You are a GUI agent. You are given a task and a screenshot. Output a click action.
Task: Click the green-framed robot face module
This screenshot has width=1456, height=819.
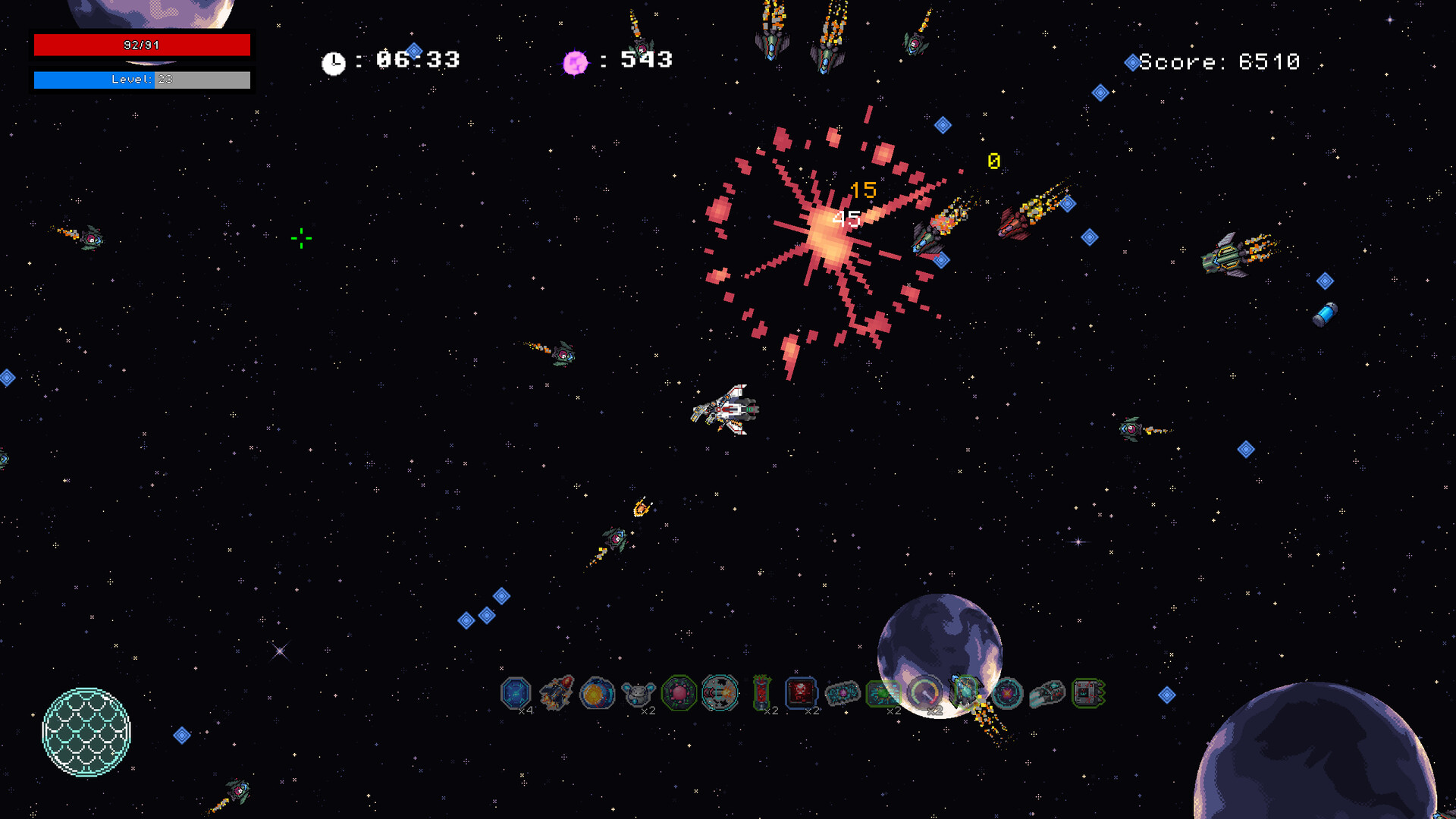[1088, 693]
